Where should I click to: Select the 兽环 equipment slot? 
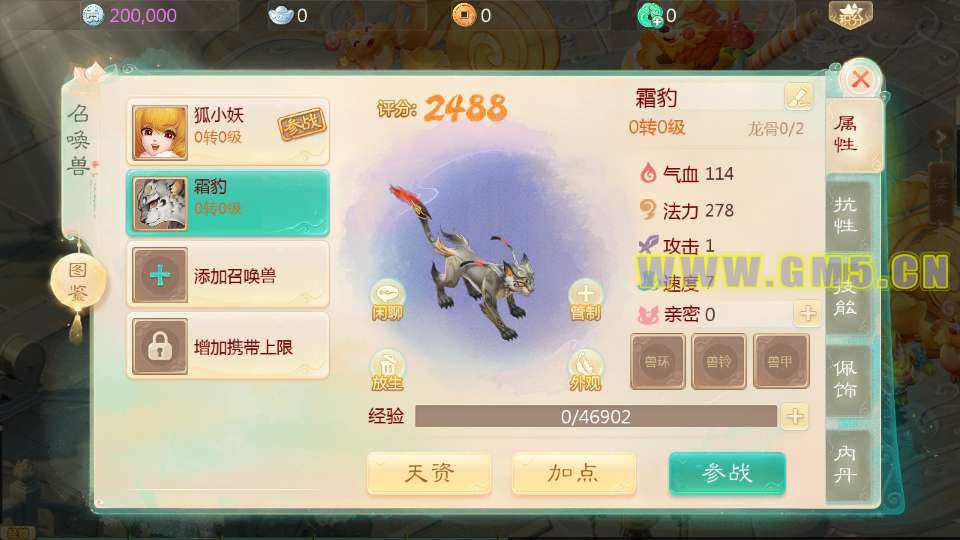[658, 361]
